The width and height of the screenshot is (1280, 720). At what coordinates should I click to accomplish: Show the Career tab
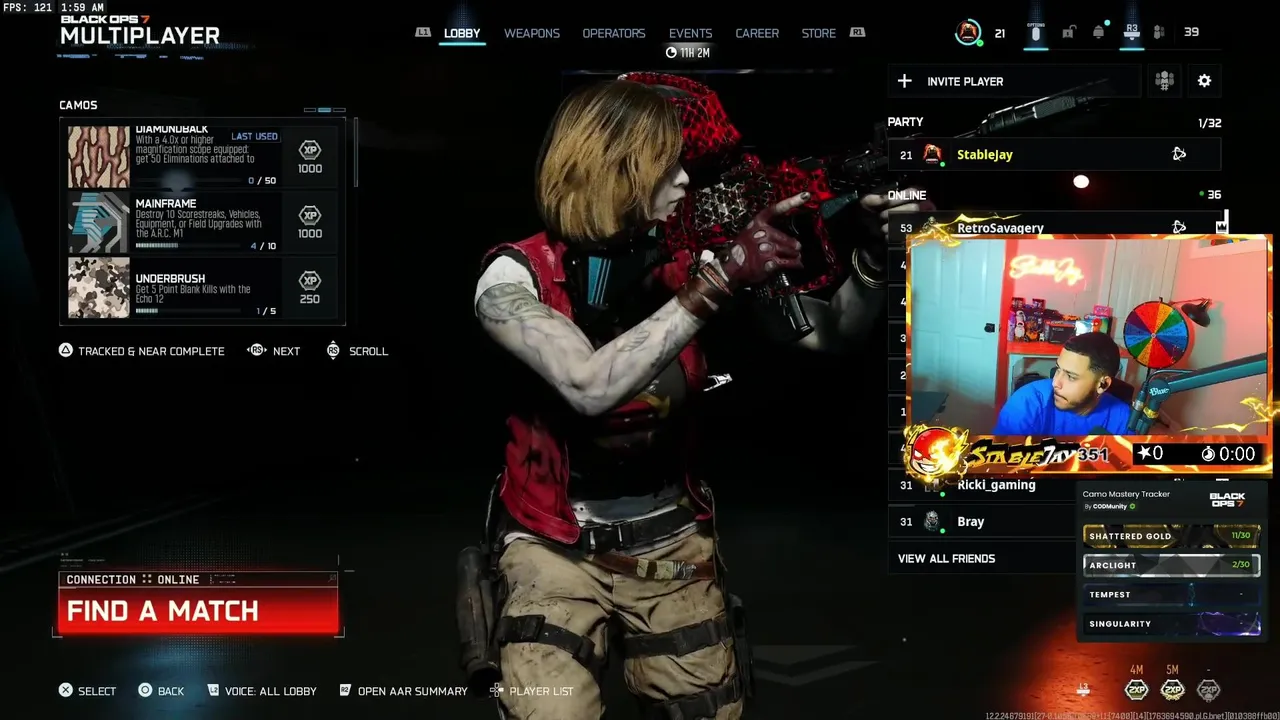(x=757, y=33)
